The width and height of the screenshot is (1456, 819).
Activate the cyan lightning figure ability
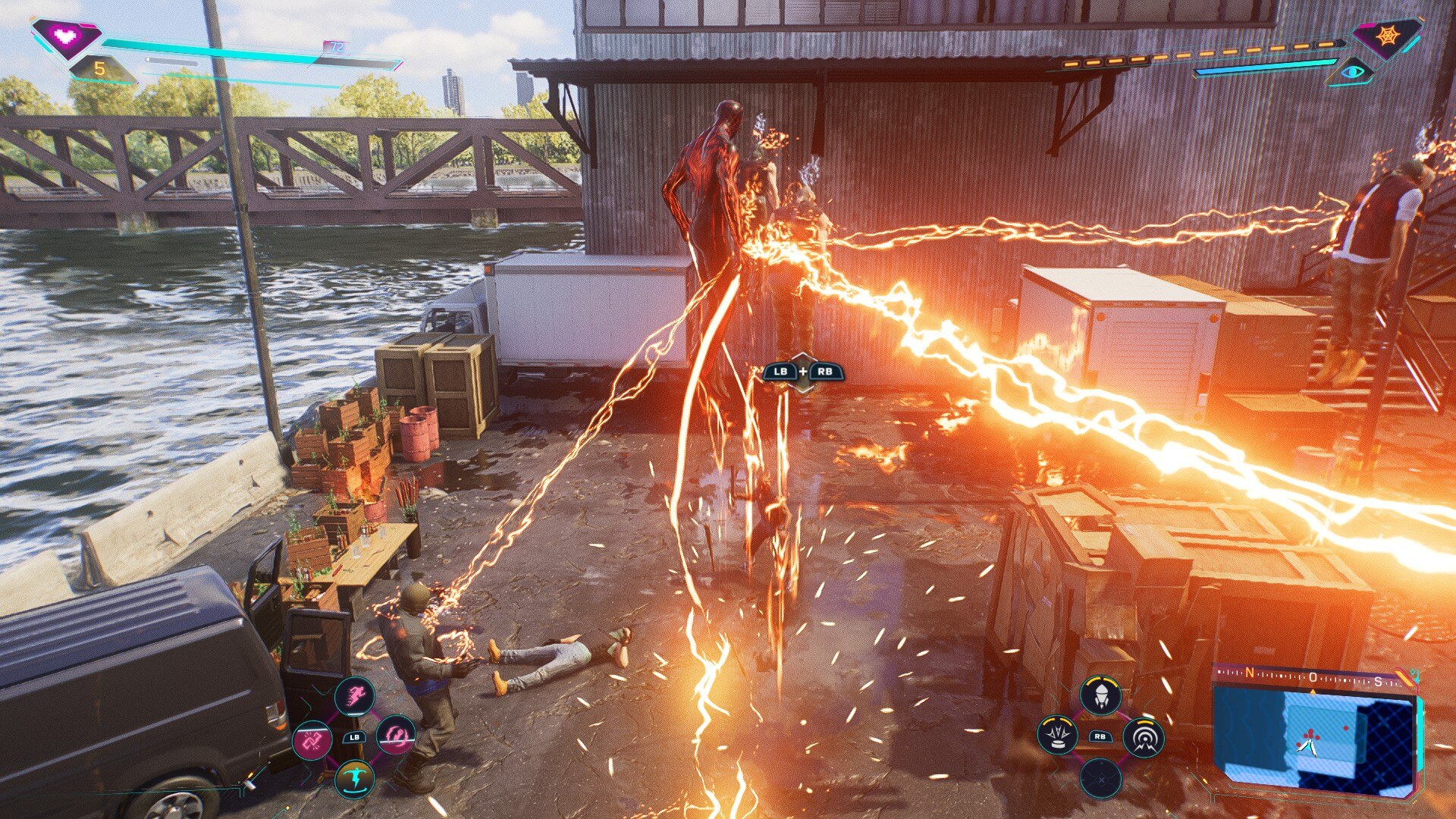click(354, 778)
